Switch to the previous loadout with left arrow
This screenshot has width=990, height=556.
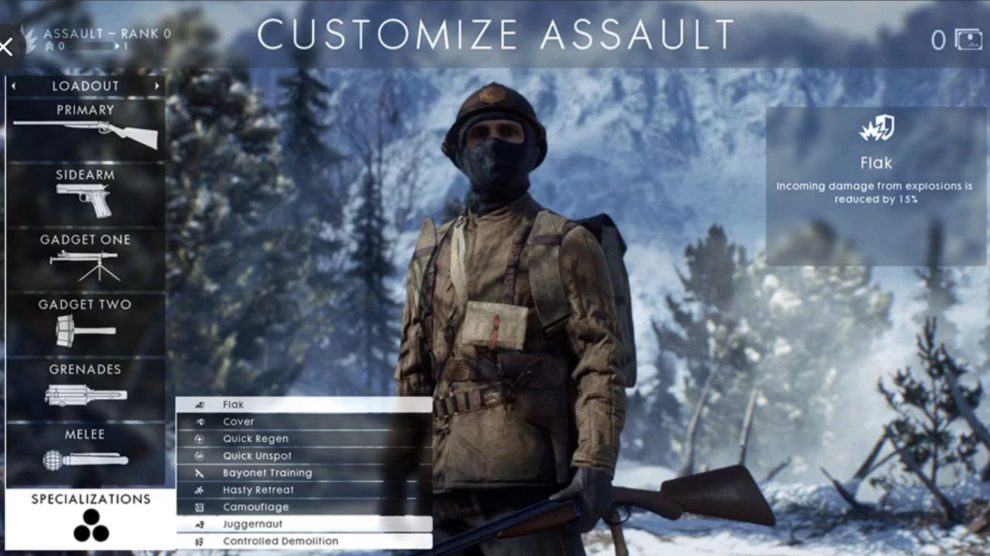(x=13, y=87)
